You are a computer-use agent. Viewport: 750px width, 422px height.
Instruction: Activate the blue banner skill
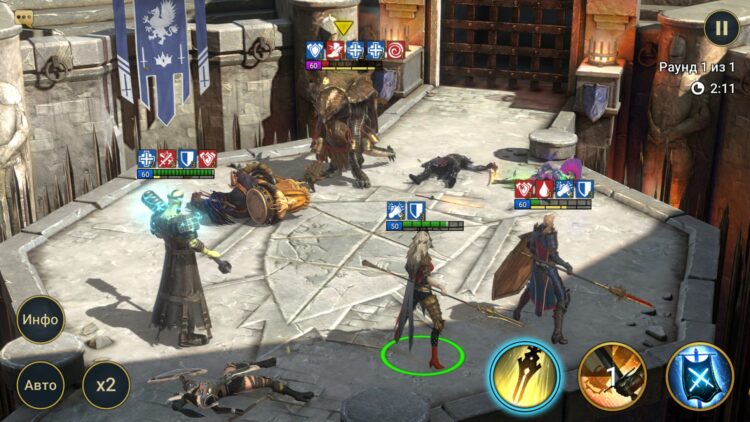coord(700,376)
